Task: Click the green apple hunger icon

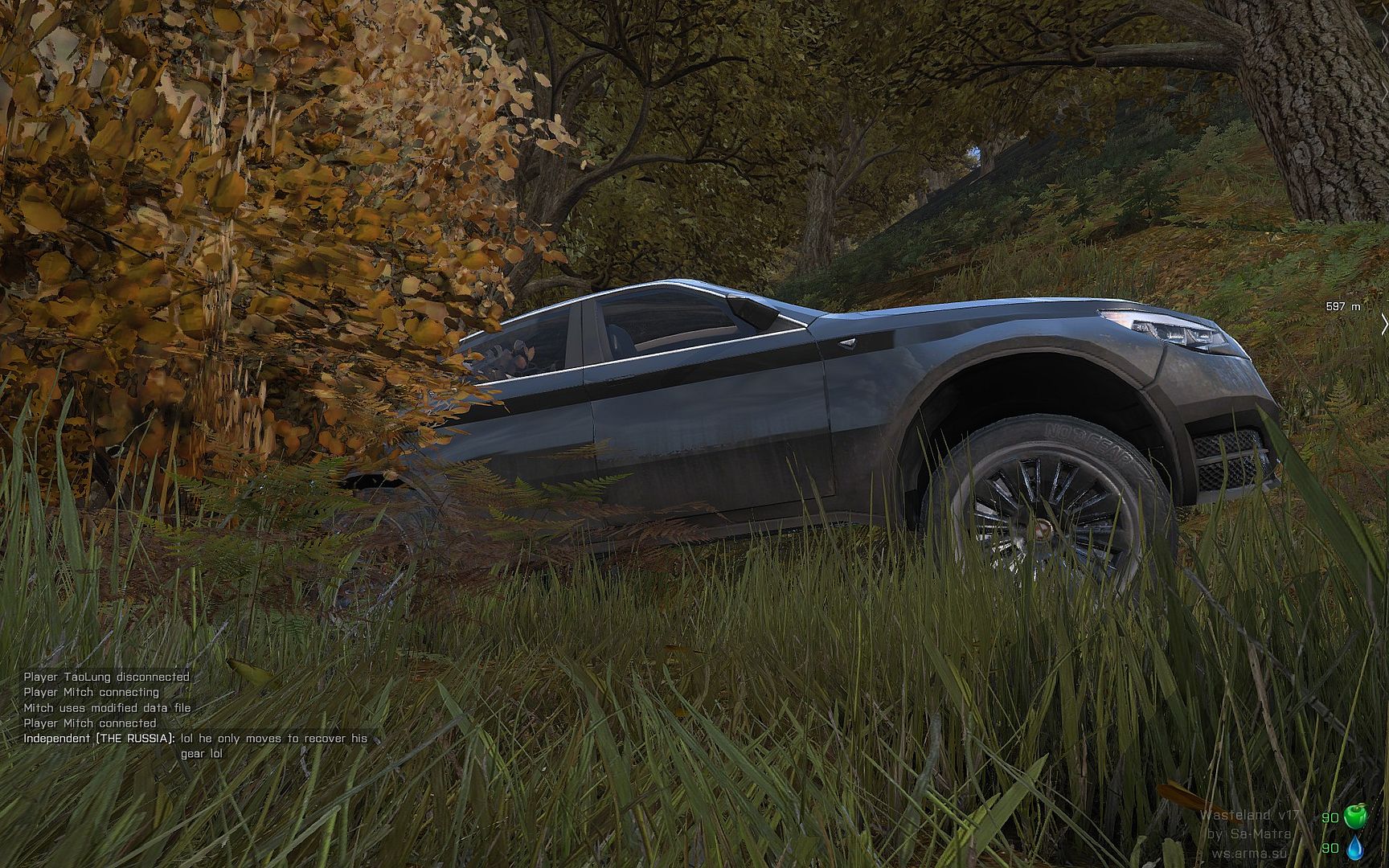Action: pyautogui.click(x=1355, y=817)
